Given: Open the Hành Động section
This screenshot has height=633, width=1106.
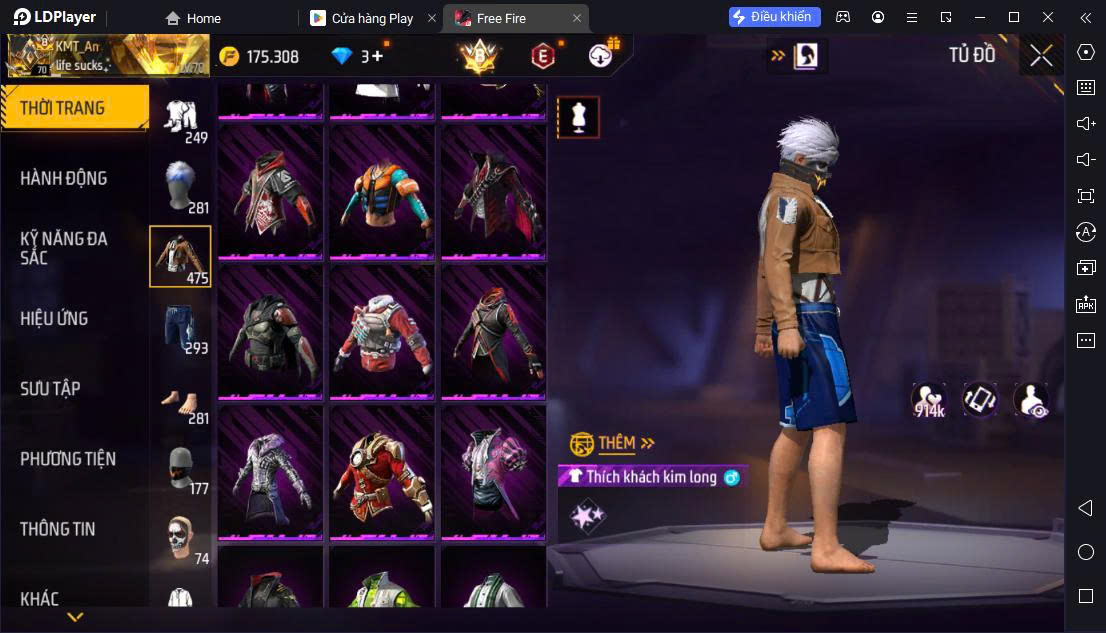Looking at the screenshot, I should (63, 178).
